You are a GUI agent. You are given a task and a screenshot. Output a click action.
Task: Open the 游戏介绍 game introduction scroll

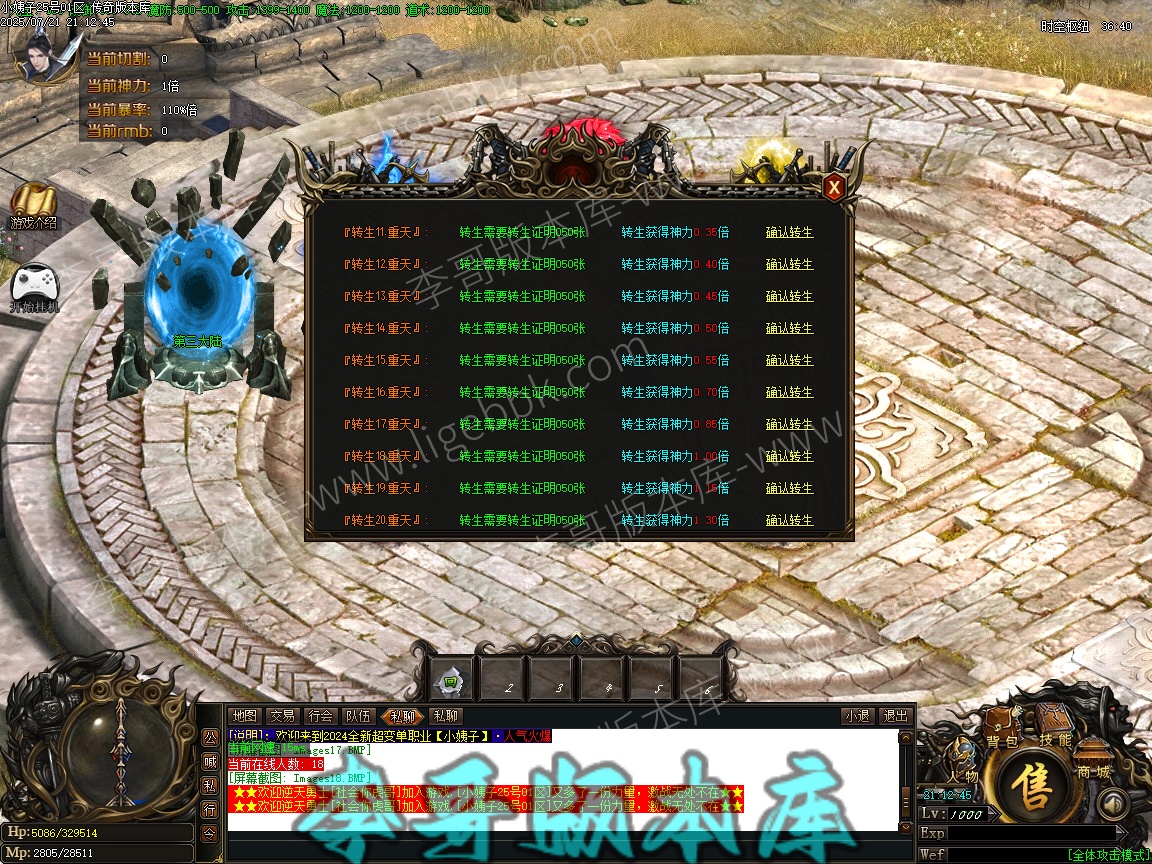34,206
